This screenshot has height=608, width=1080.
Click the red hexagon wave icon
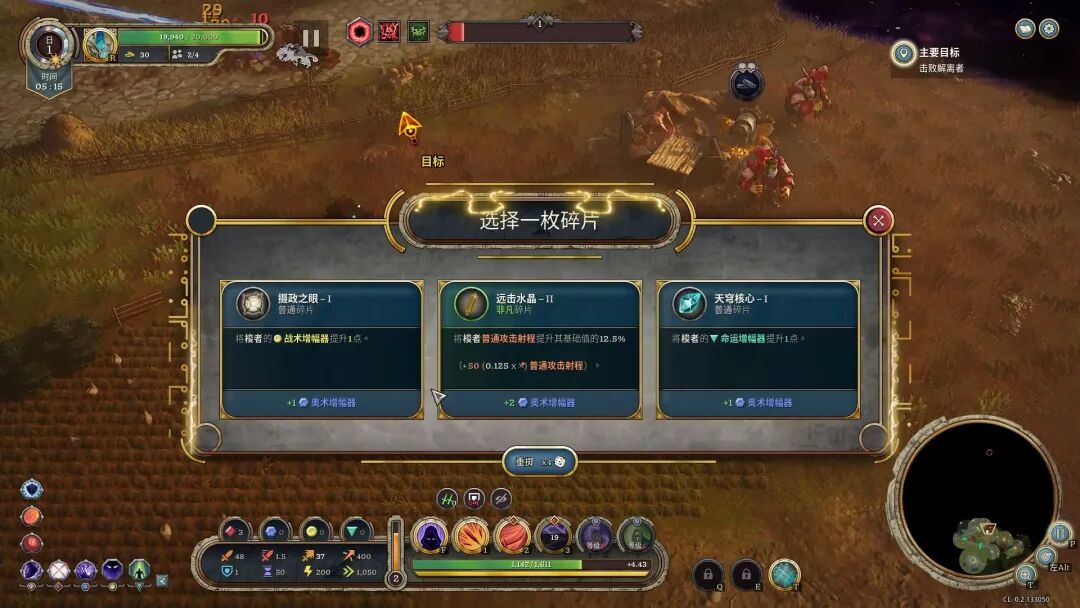click(x=359, y=32)
